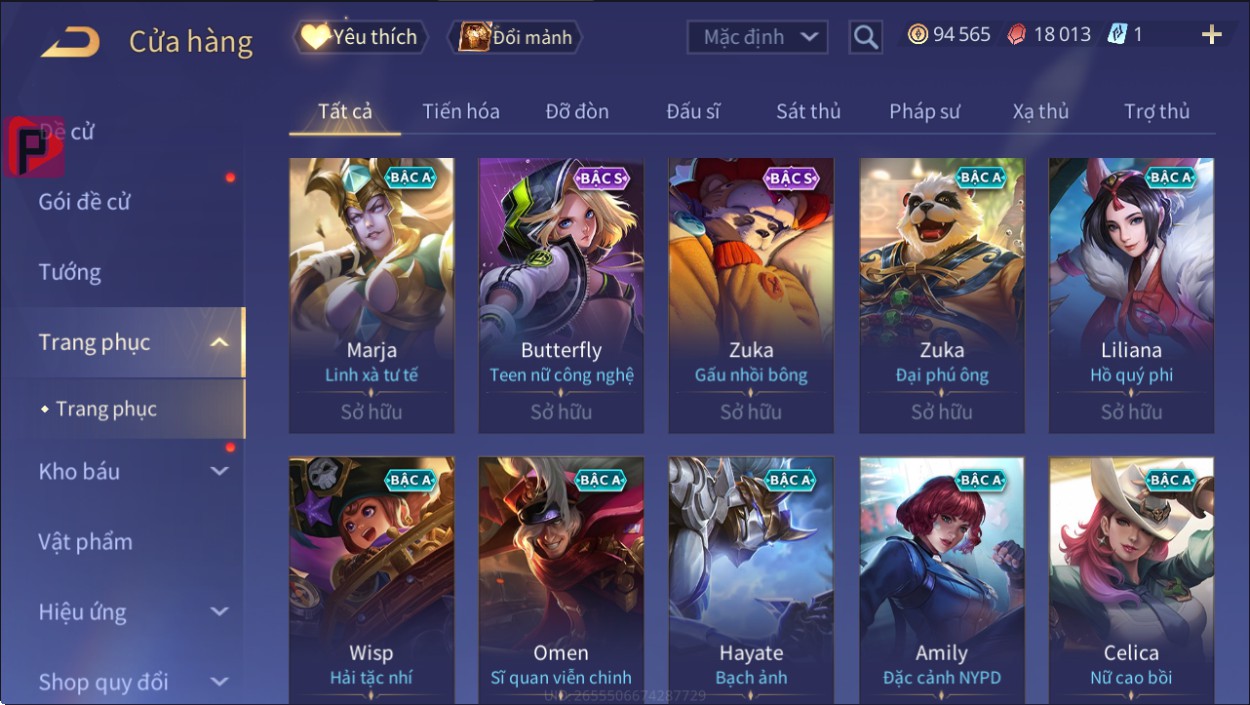Open the Đổi mảnh exchange
Screen dimensions: 1250x705
point(516,37)
